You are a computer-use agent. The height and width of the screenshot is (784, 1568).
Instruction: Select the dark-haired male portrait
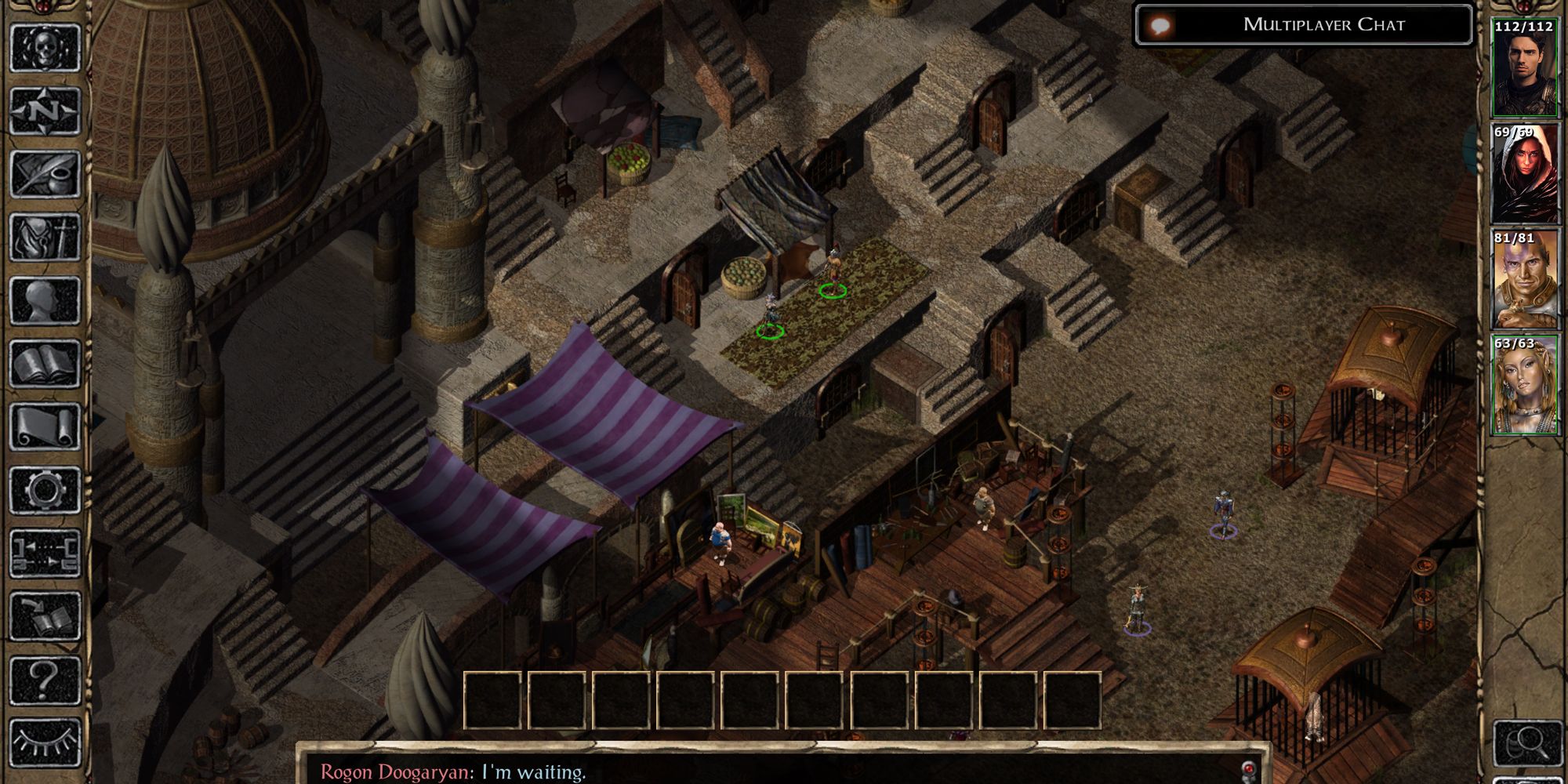pyautogui.click(x=1524, y=69)
